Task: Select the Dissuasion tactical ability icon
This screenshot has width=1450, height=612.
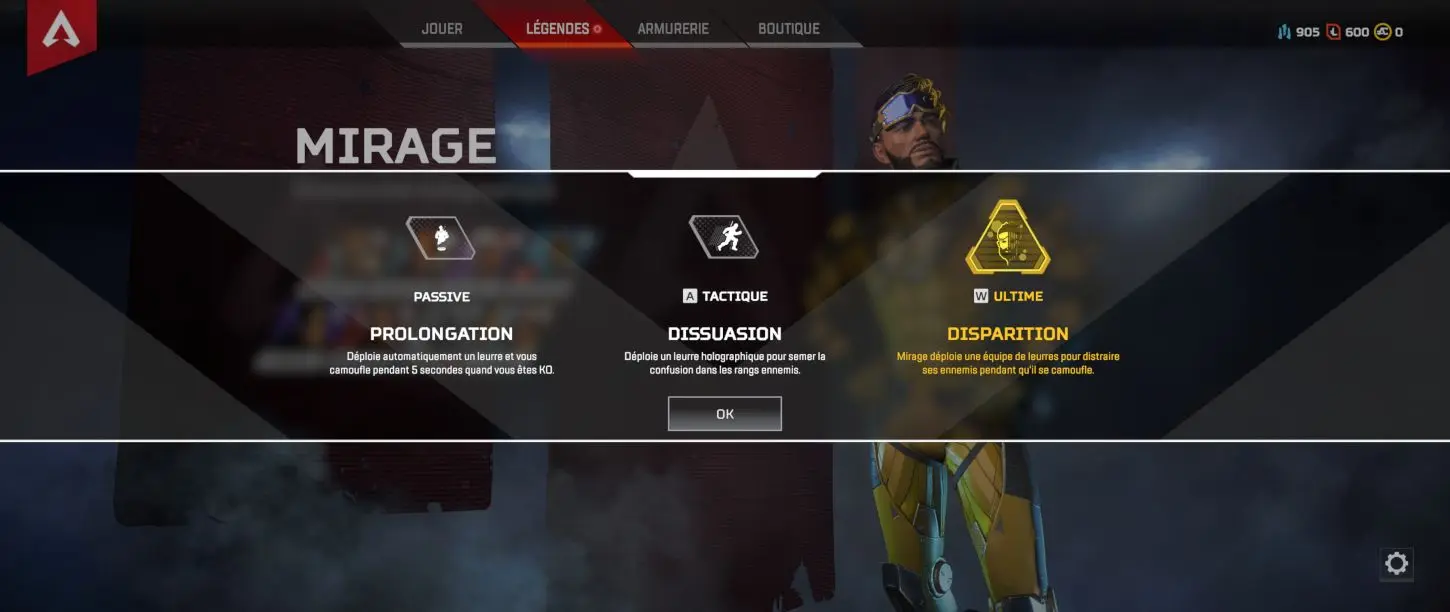Action: 724,238
